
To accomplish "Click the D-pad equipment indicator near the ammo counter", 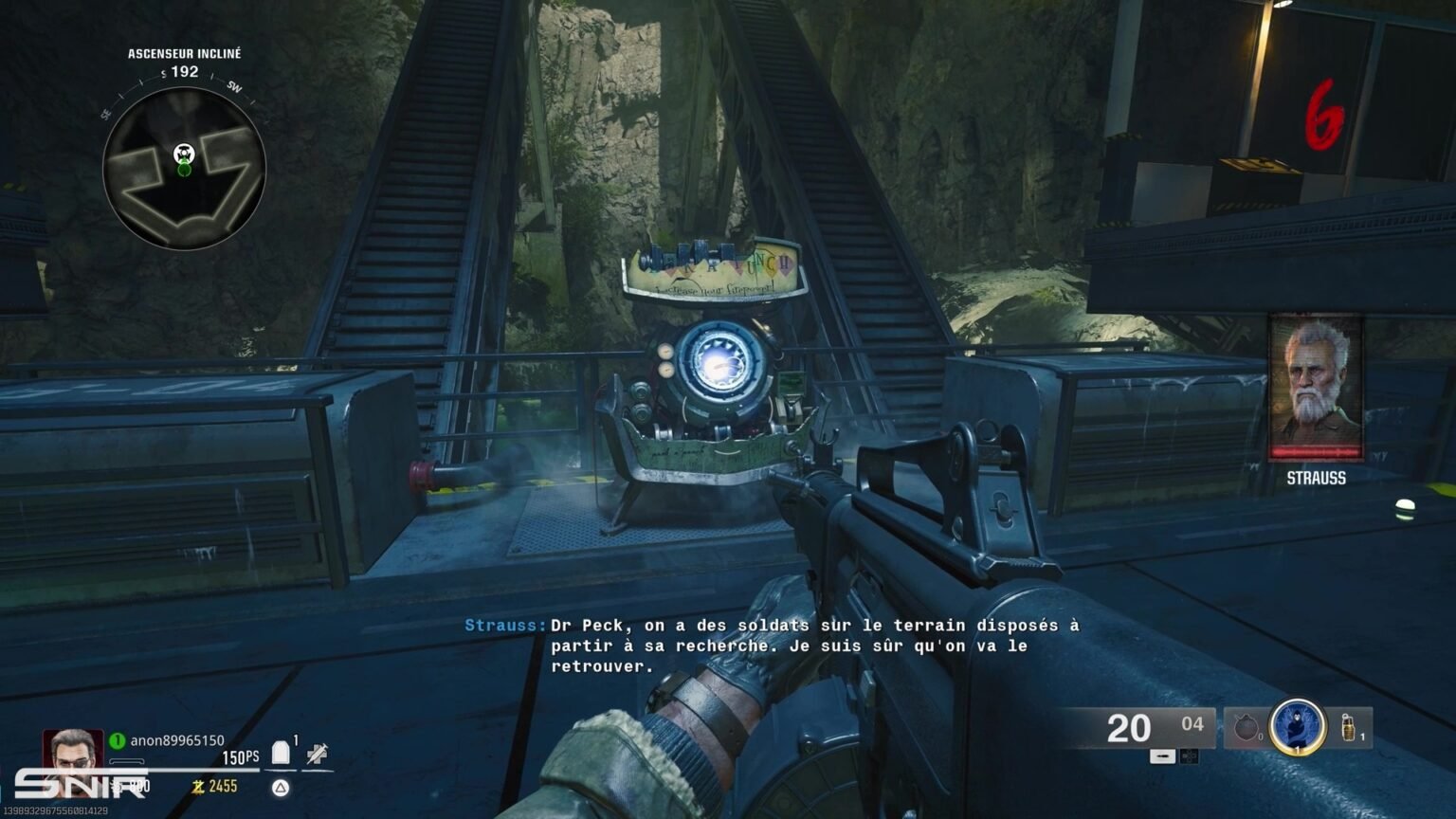I will coord(1190,755).
